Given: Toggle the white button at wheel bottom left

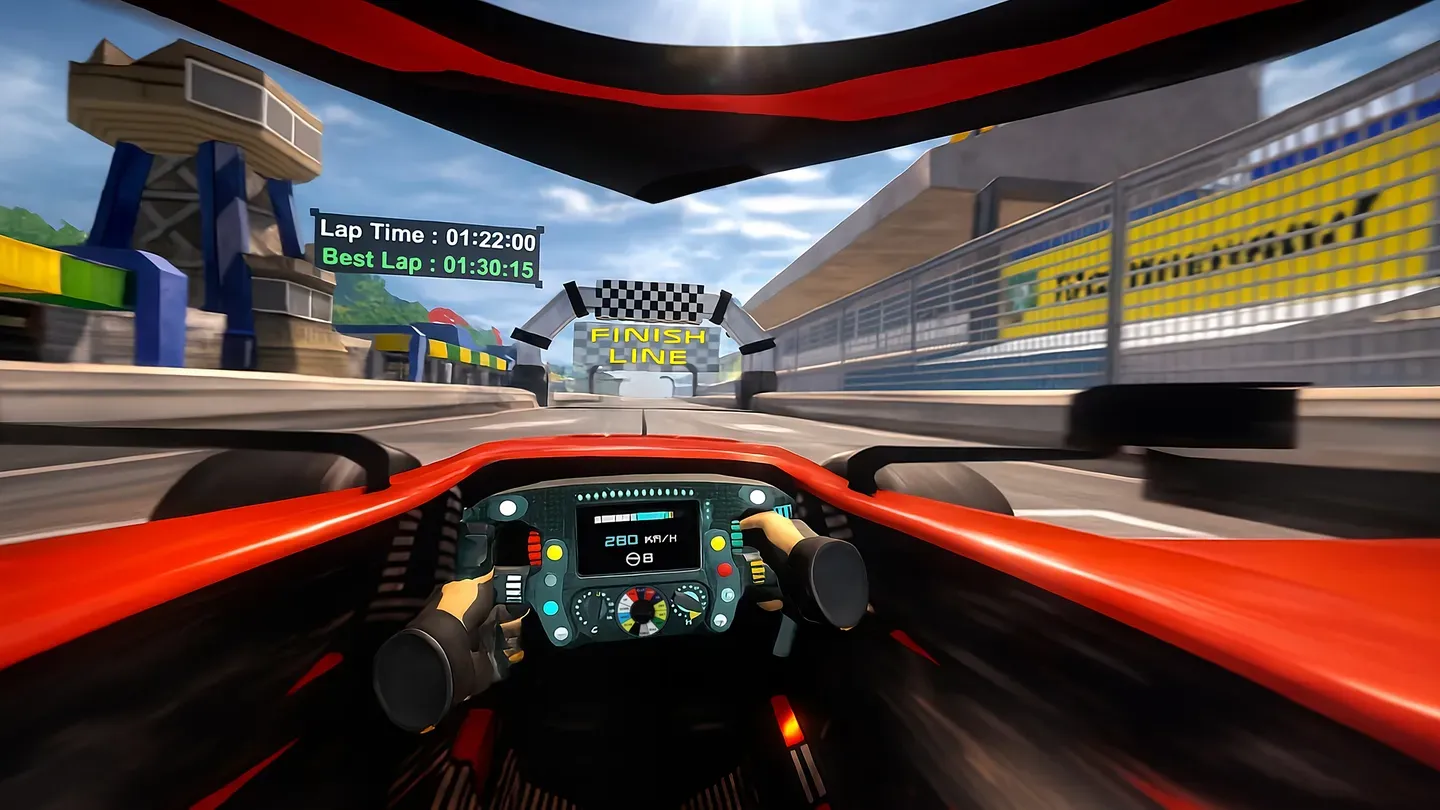Looking at the screenshot, I should [560, 632].
